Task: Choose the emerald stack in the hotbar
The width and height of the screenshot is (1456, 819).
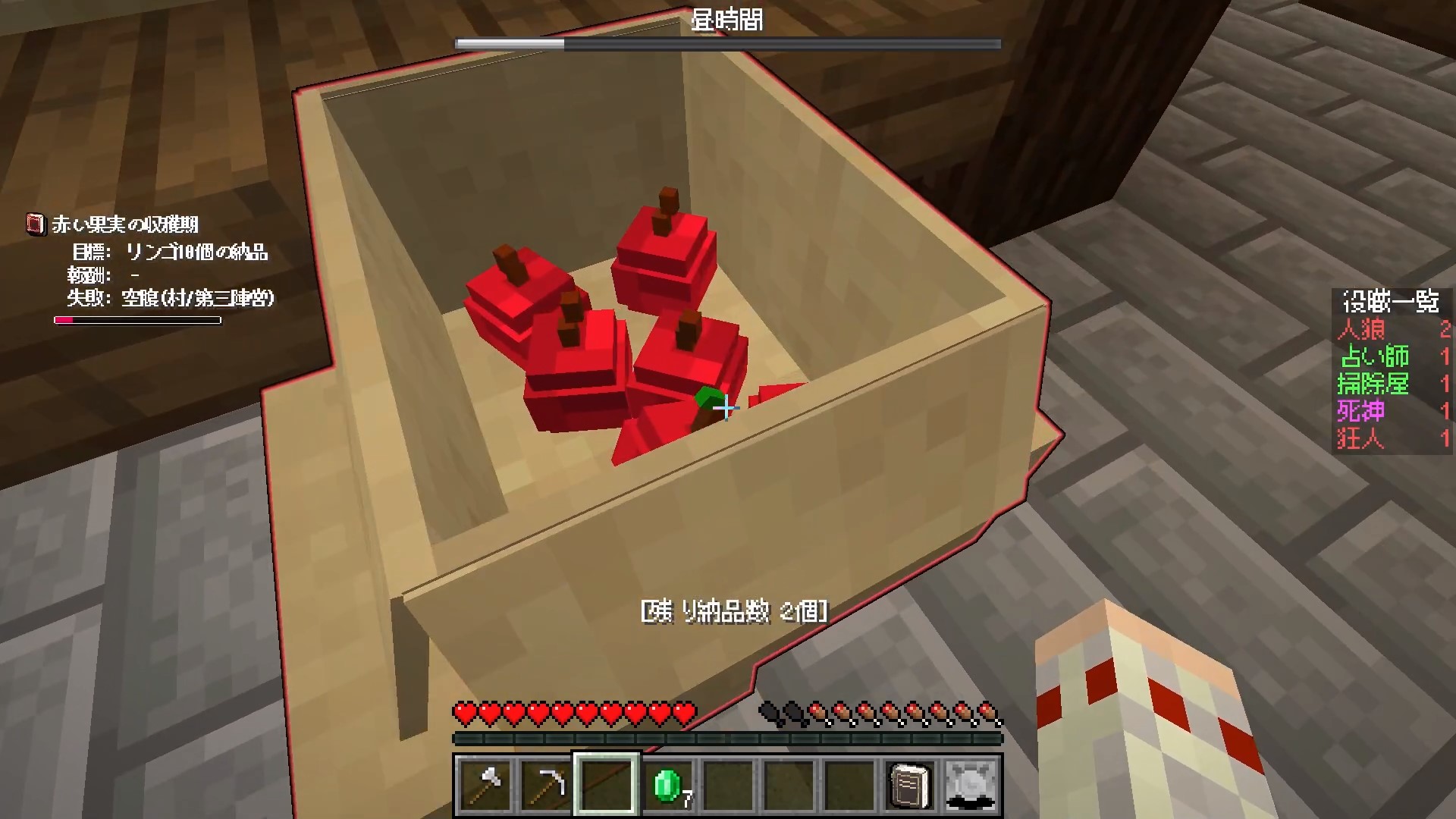Action: pos(667,785)
